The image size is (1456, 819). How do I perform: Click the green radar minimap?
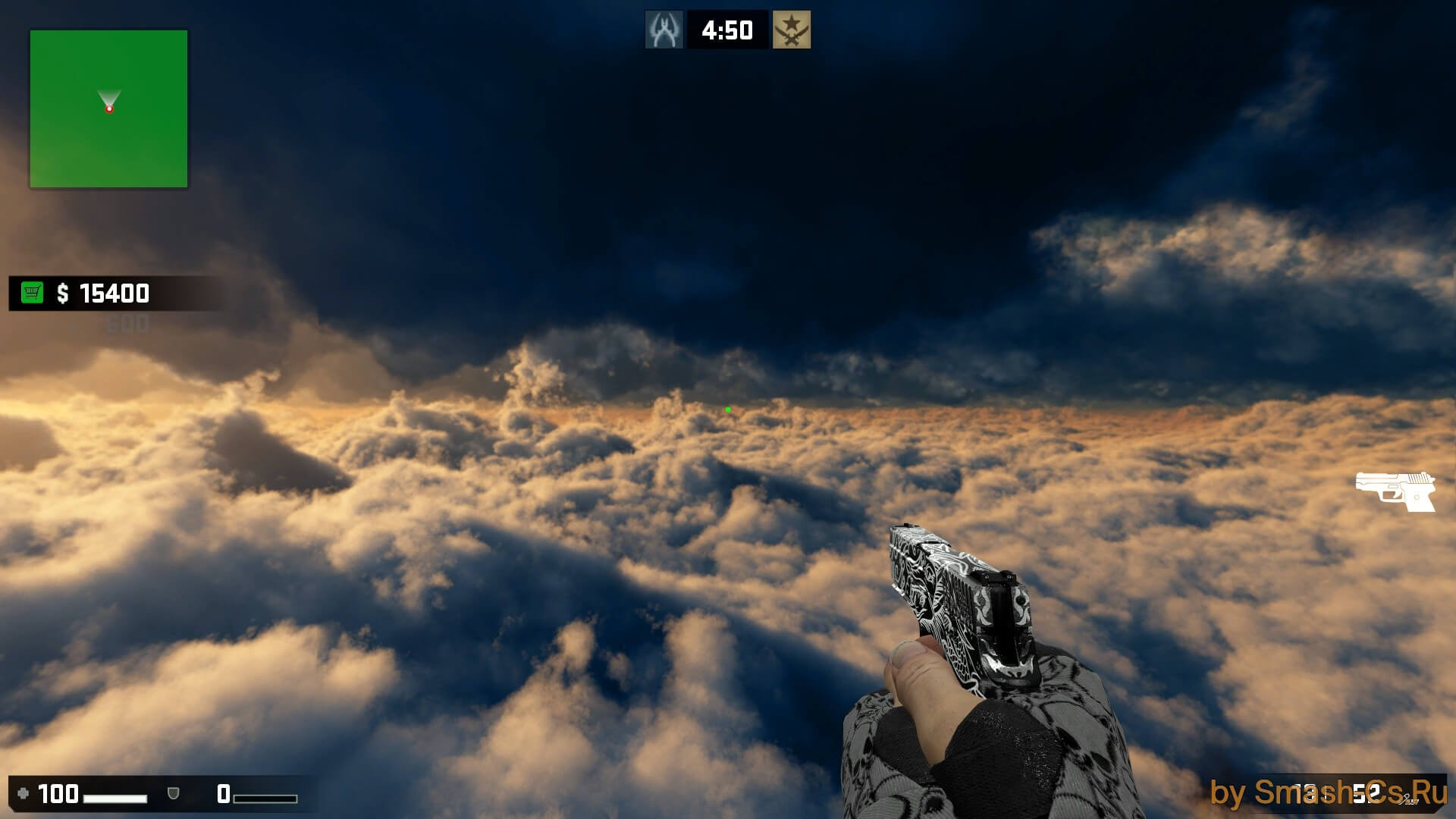[108, 108]
